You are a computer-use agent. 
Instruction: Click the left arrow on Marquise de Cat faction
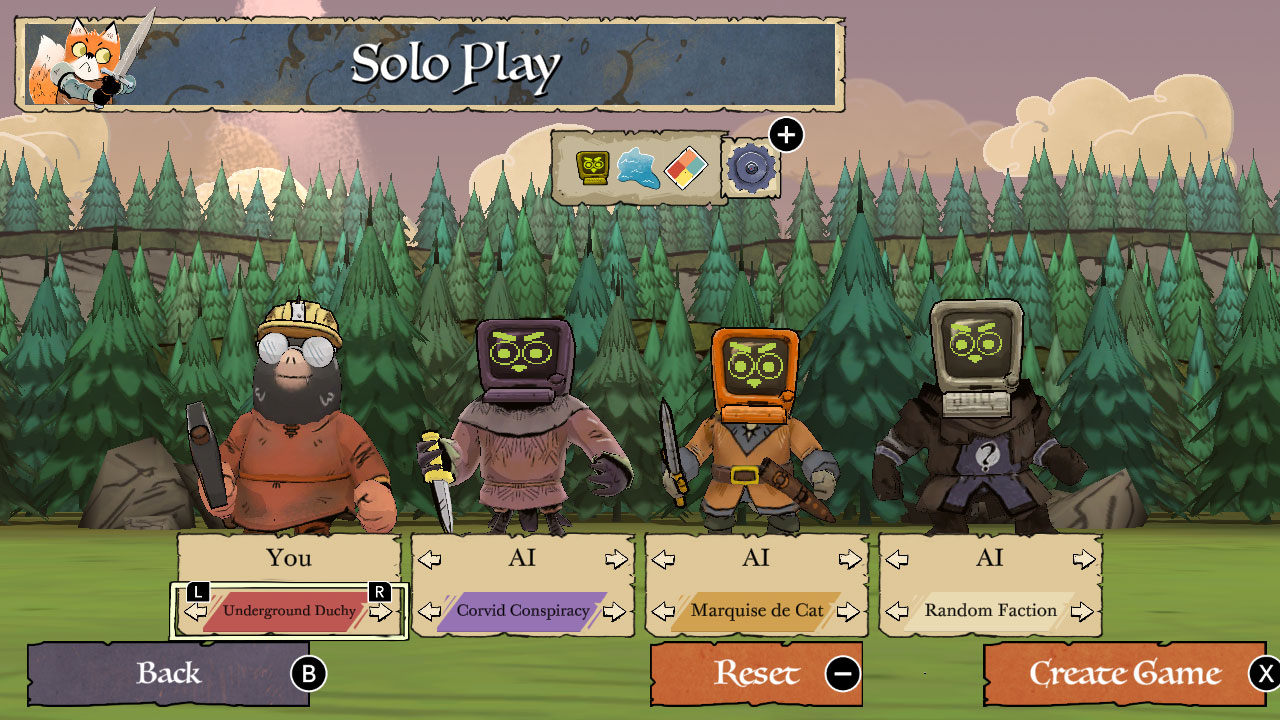[664, 610]
